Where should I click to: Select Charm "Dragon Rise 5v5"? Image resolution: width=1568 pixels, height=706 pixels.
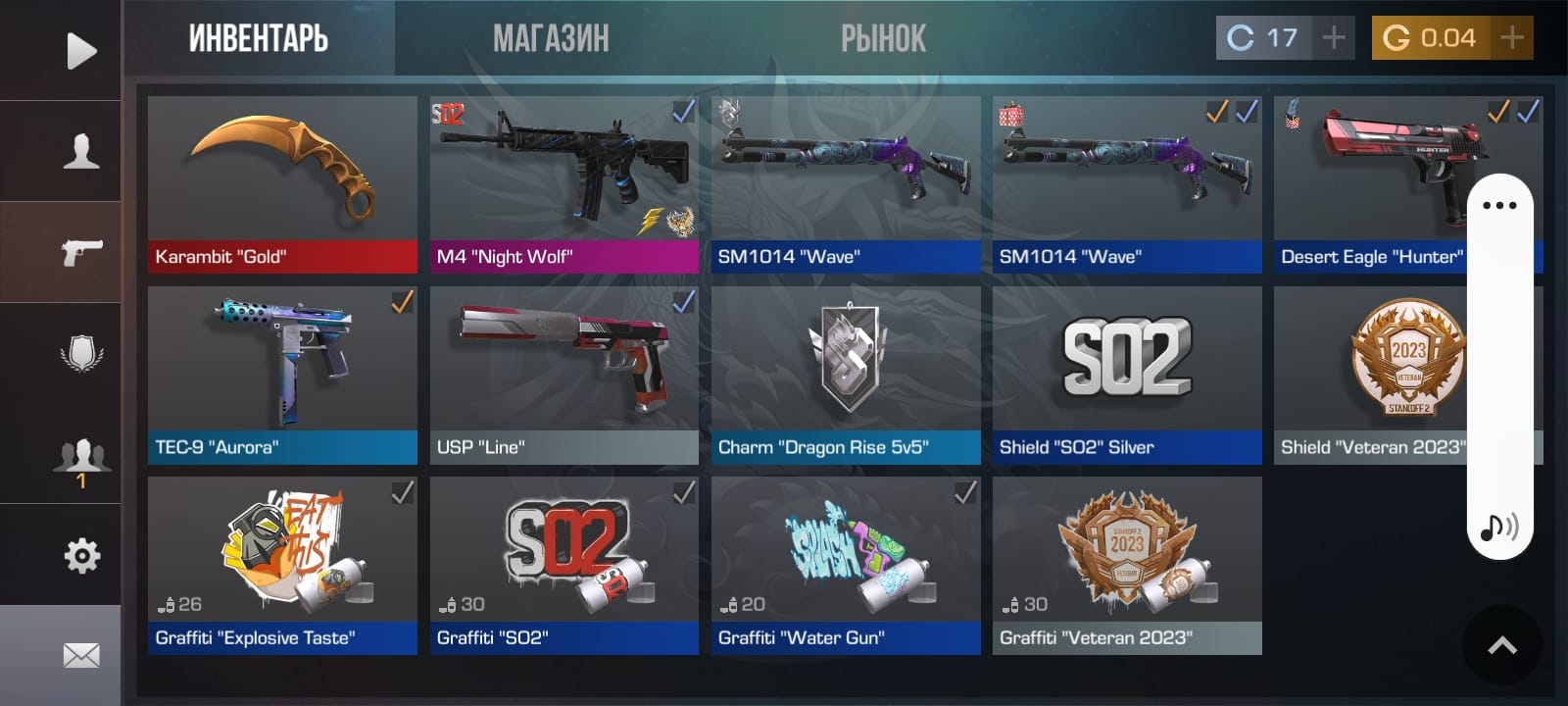(x=845, y=375)
